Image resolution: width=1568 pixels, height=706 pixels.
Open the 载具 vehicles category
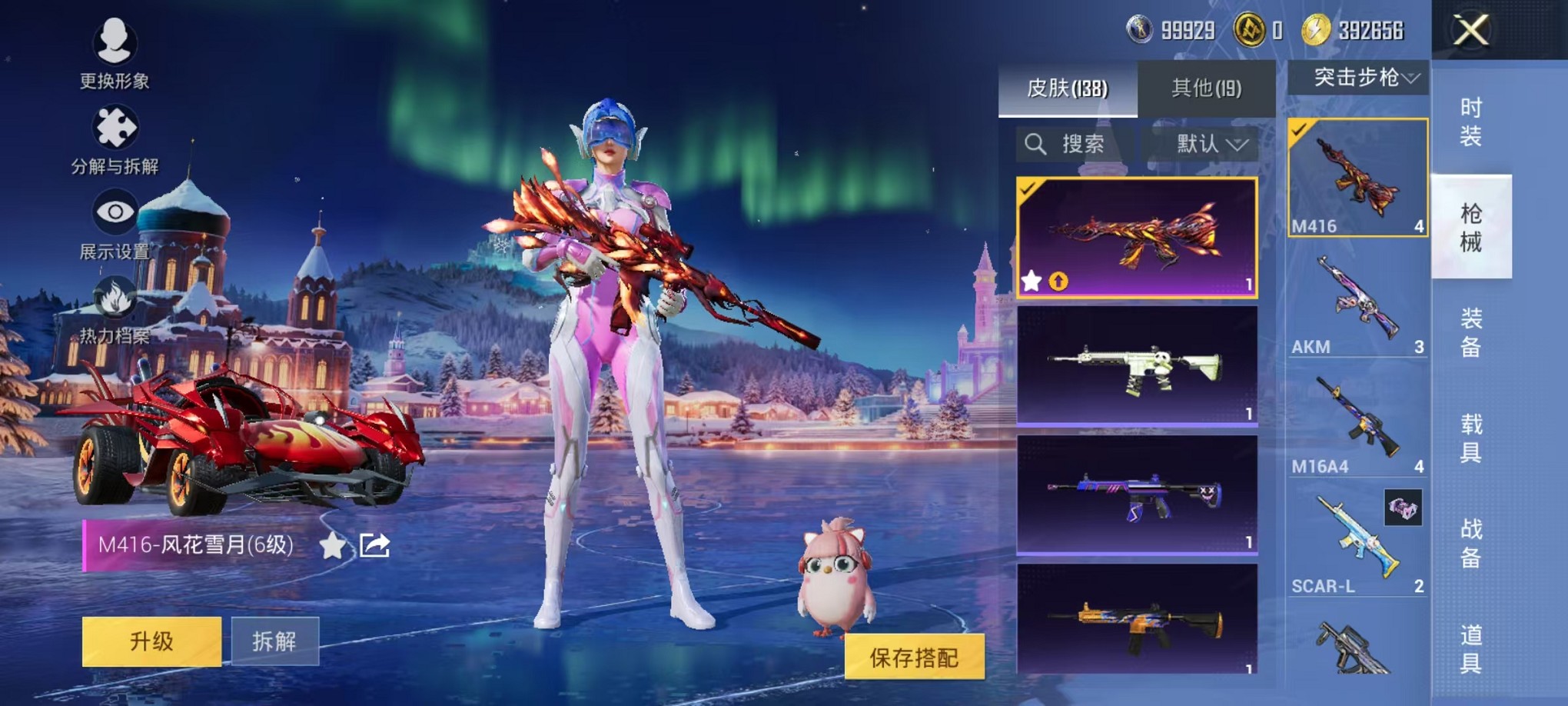click(1470, 438)
